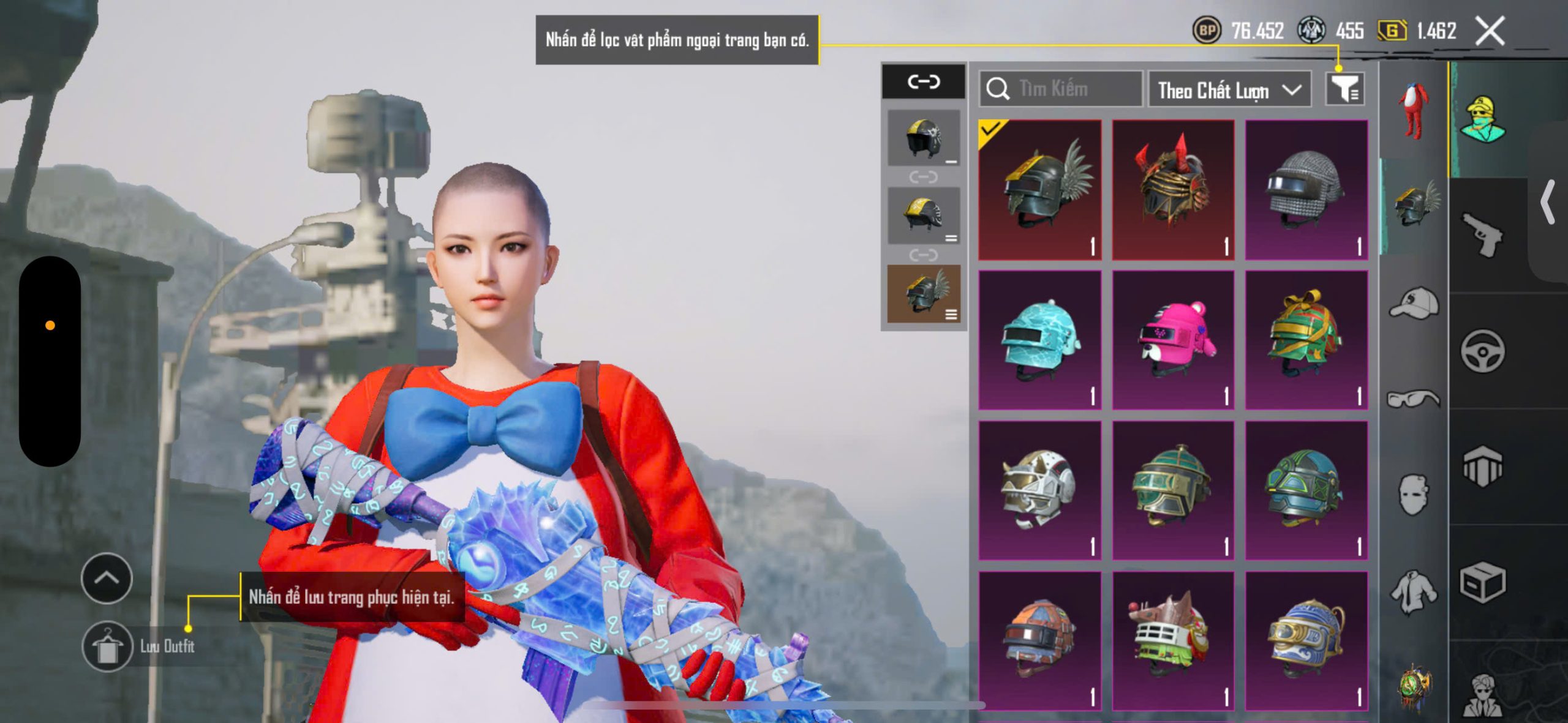1568x723 pixels.
Task: Open the glasses accessory category
Action: (x=1414, y=399)
